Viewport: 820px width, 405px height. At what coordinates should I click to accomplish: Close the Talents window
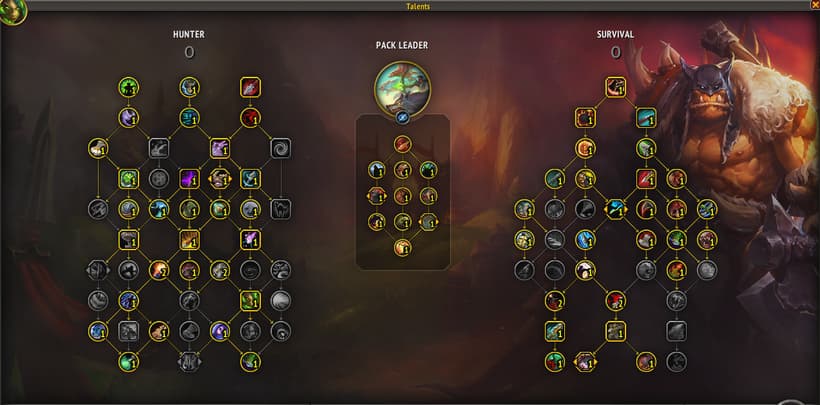(x=813, y=5)
